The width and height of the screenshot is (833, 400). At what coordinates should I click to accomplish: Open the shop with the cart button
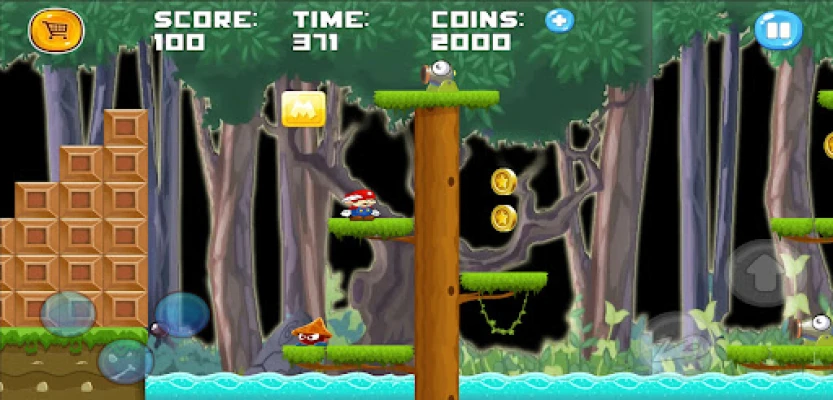click(56, 31)
